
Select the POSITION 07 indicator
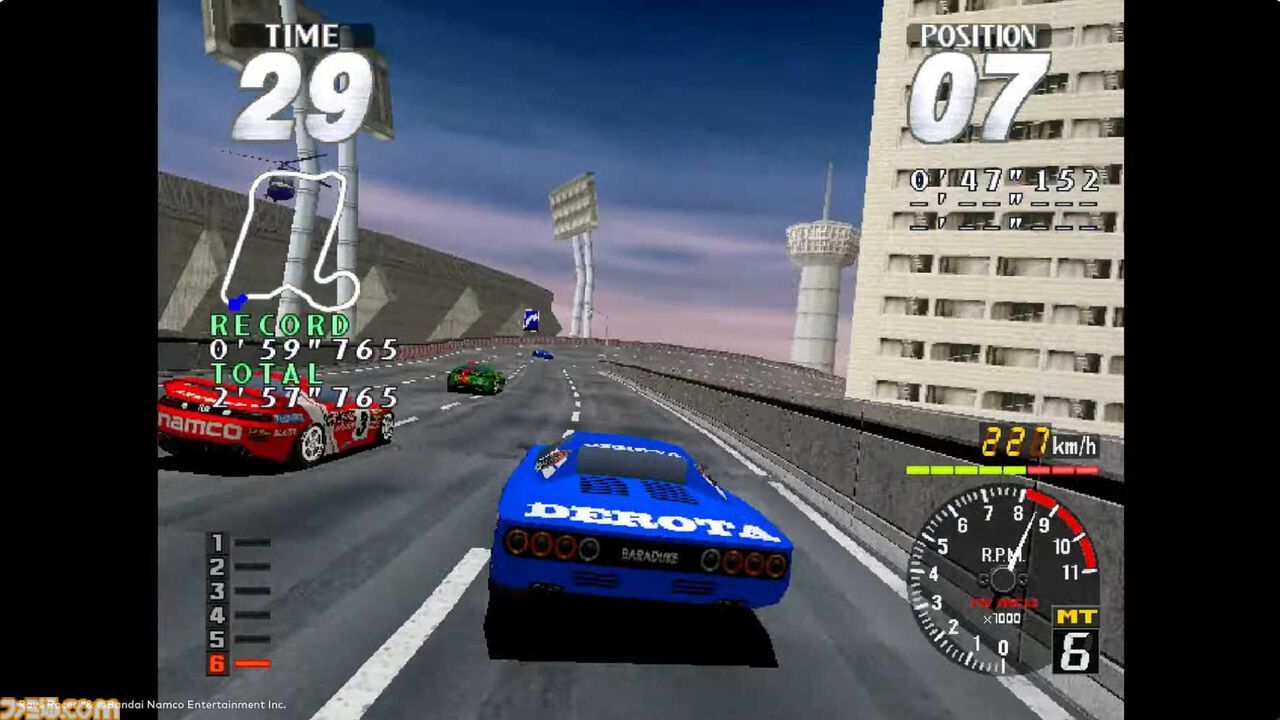tap(985, 90)
